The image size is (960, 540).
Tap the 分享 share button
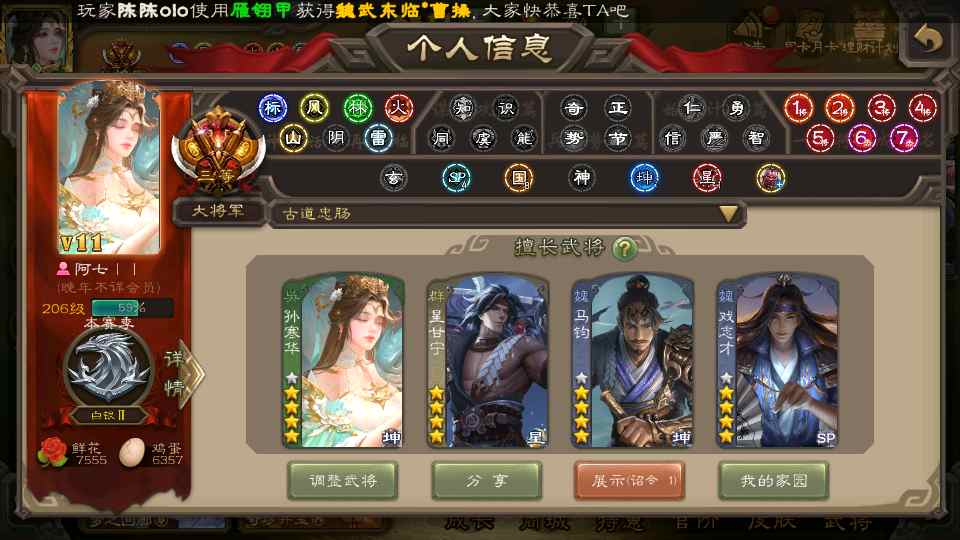[486, 481]
